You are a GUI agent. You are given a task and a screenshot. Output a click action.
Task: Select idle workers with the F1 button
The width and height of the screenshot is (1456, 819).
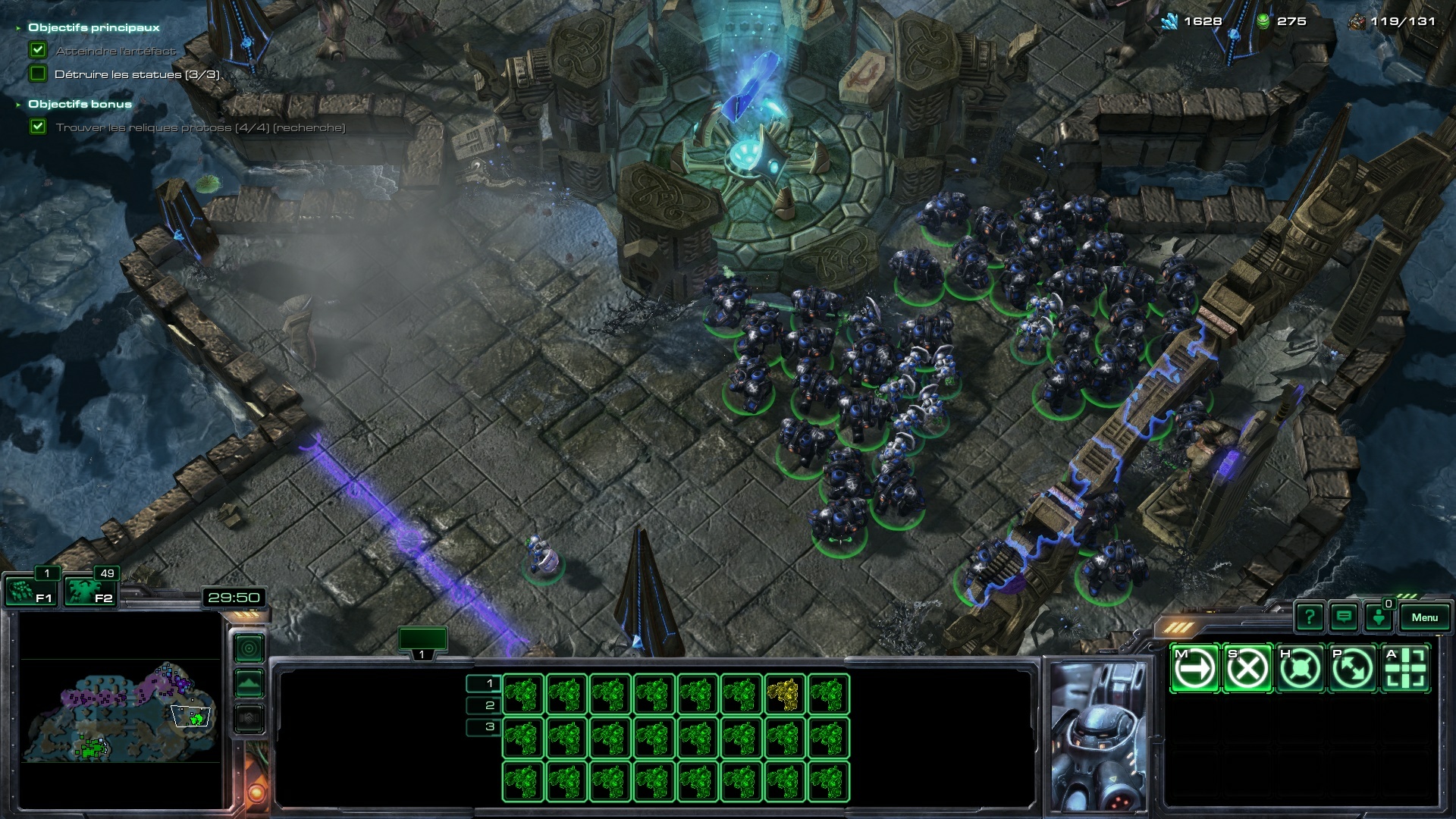pos(30,591)
